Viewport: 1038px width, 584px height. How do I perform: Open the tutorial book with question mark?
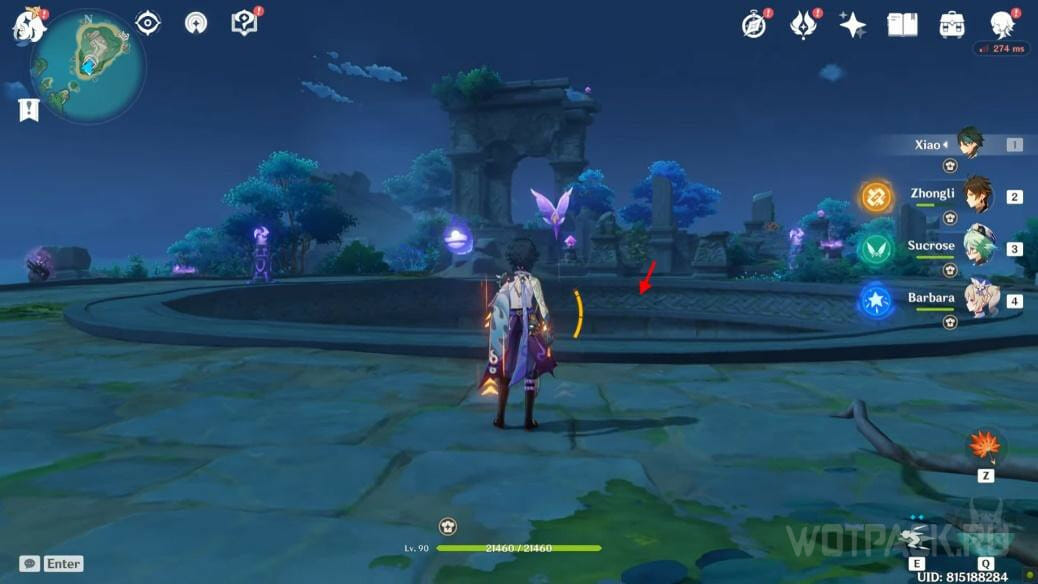tap(244, 23)
